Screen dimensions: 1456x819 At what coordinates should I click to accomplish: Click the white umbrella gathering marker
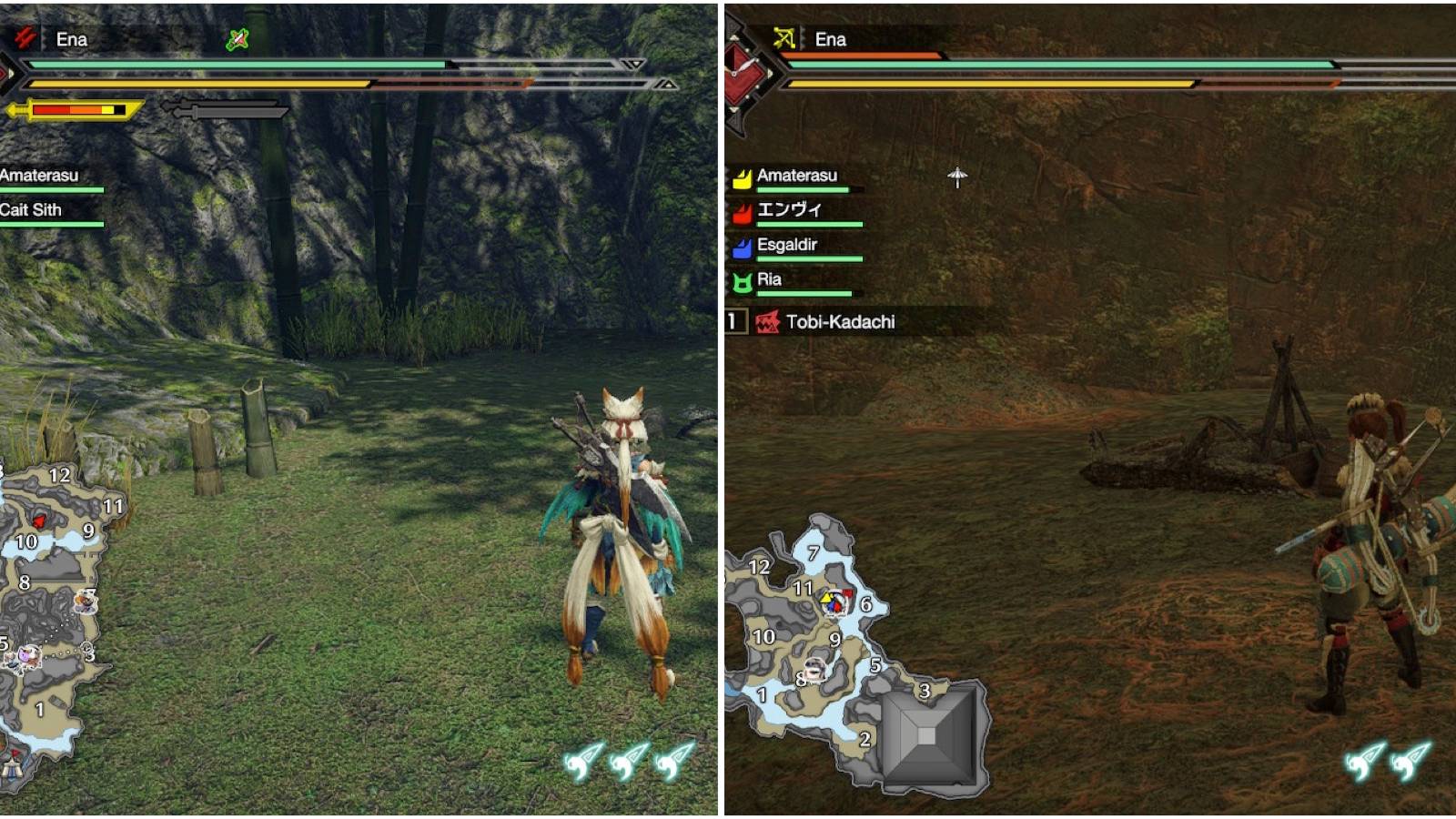[x=957, y=177]
